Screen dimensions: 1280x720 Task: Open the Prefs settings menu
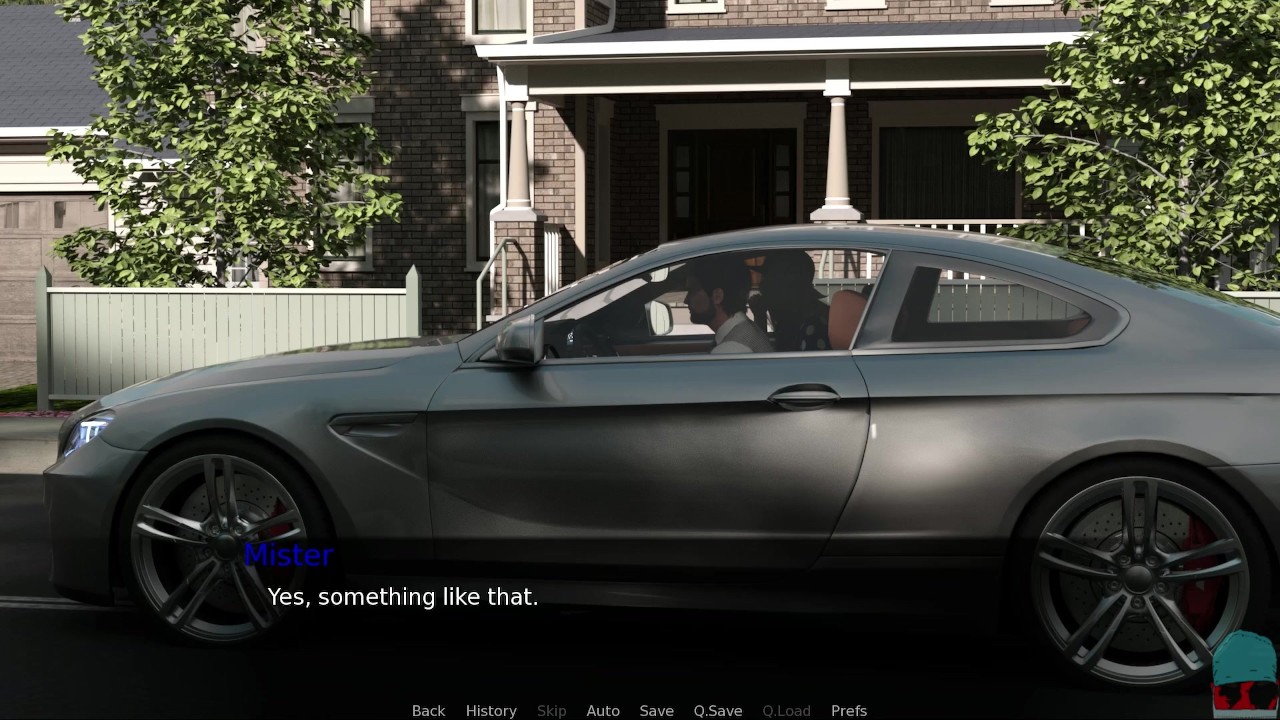849,710
